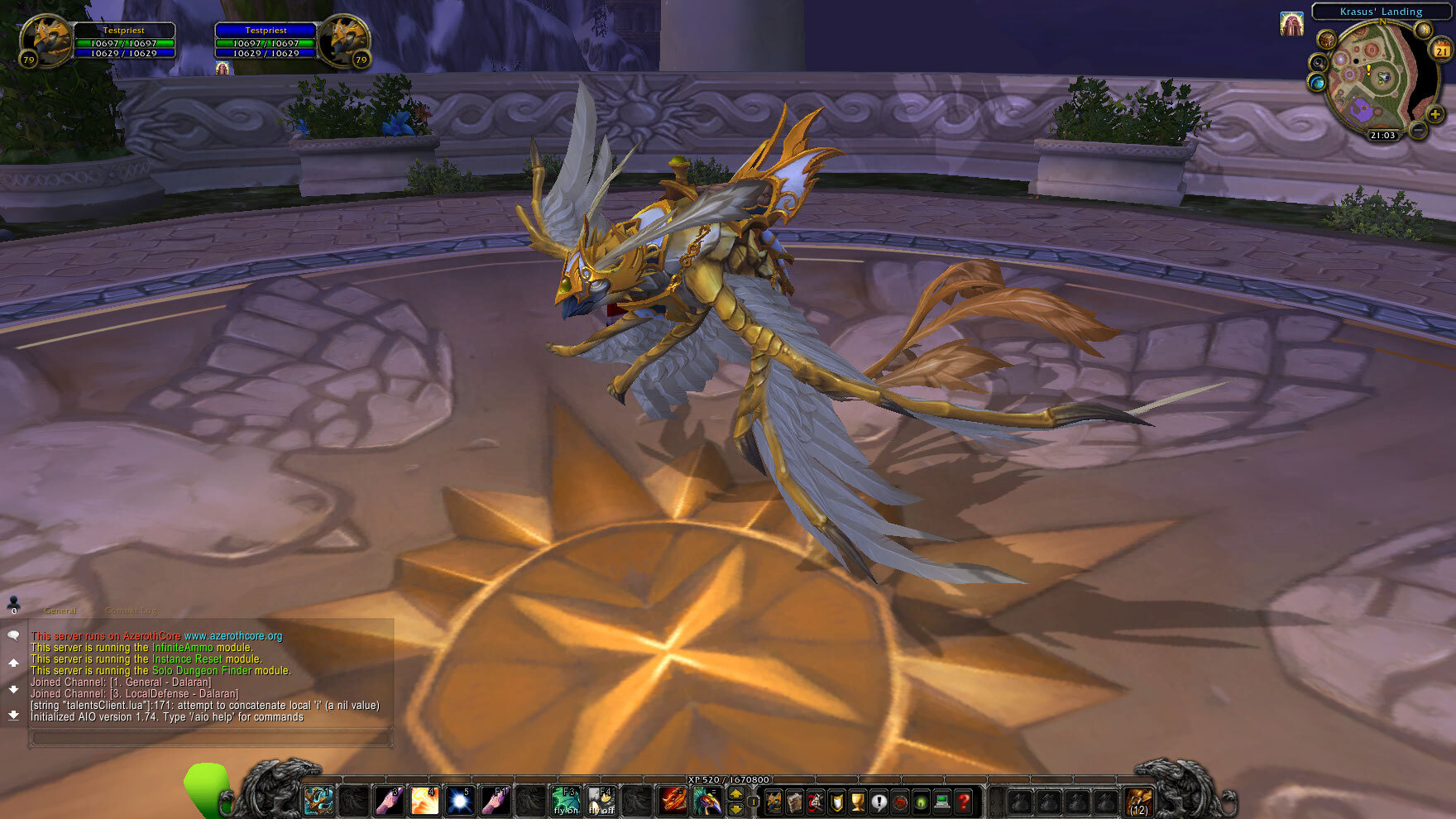
Task: Click the XP bar showing 520 / 1670800
Action: [x=728, y=778]
